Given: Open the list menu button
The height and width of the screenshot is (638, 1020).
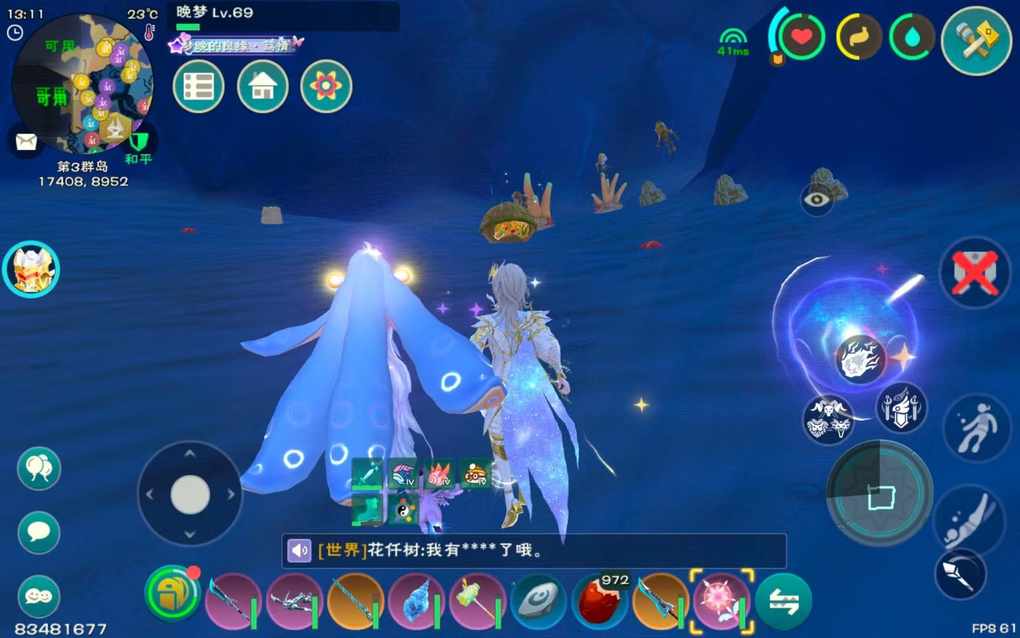Looking at the screenshot, I should pos(198,86).
